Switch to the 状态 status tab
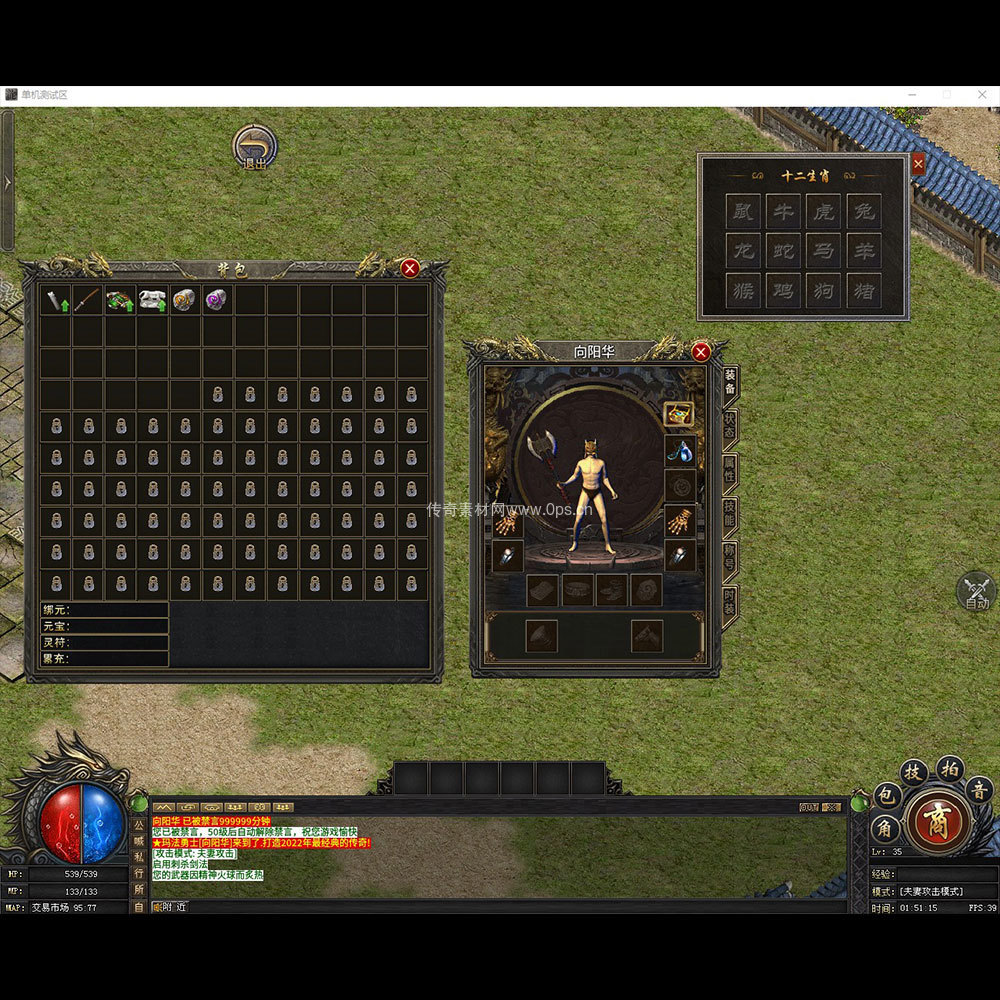Screen dimensions: 1000x1000 point(730,426)
